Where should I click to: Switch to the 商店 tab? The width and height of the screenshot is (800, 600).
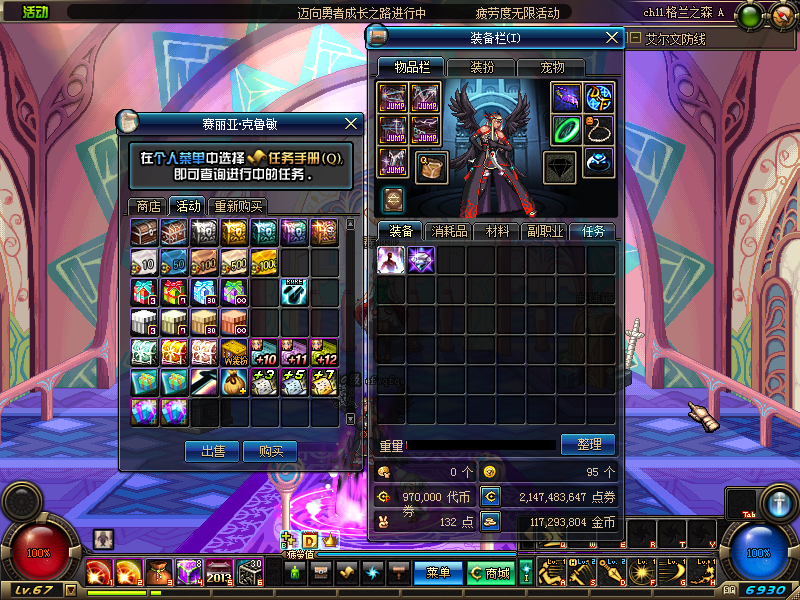click(148, 206)
